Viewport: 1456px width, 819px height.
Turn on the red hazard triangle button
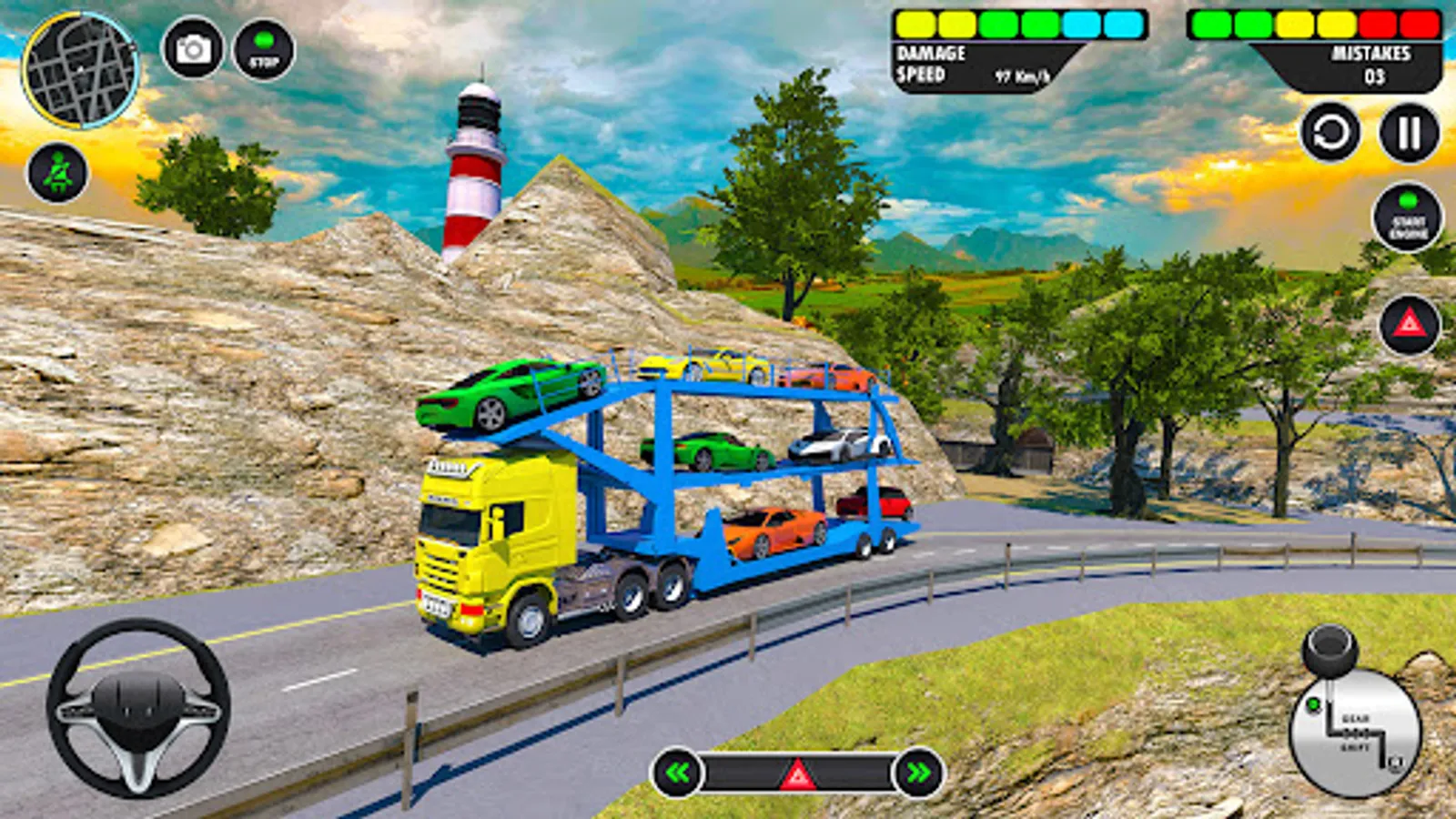coord(1410,324)
